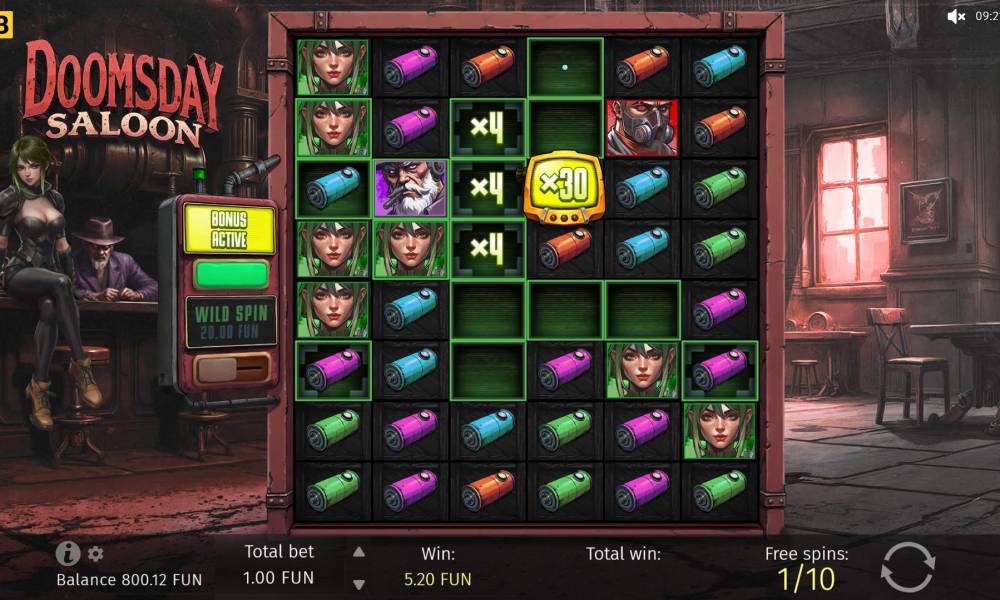
Task: Unmute sound using the muted speaker icon
Action: pyautogui.click(x=956, y=16)
